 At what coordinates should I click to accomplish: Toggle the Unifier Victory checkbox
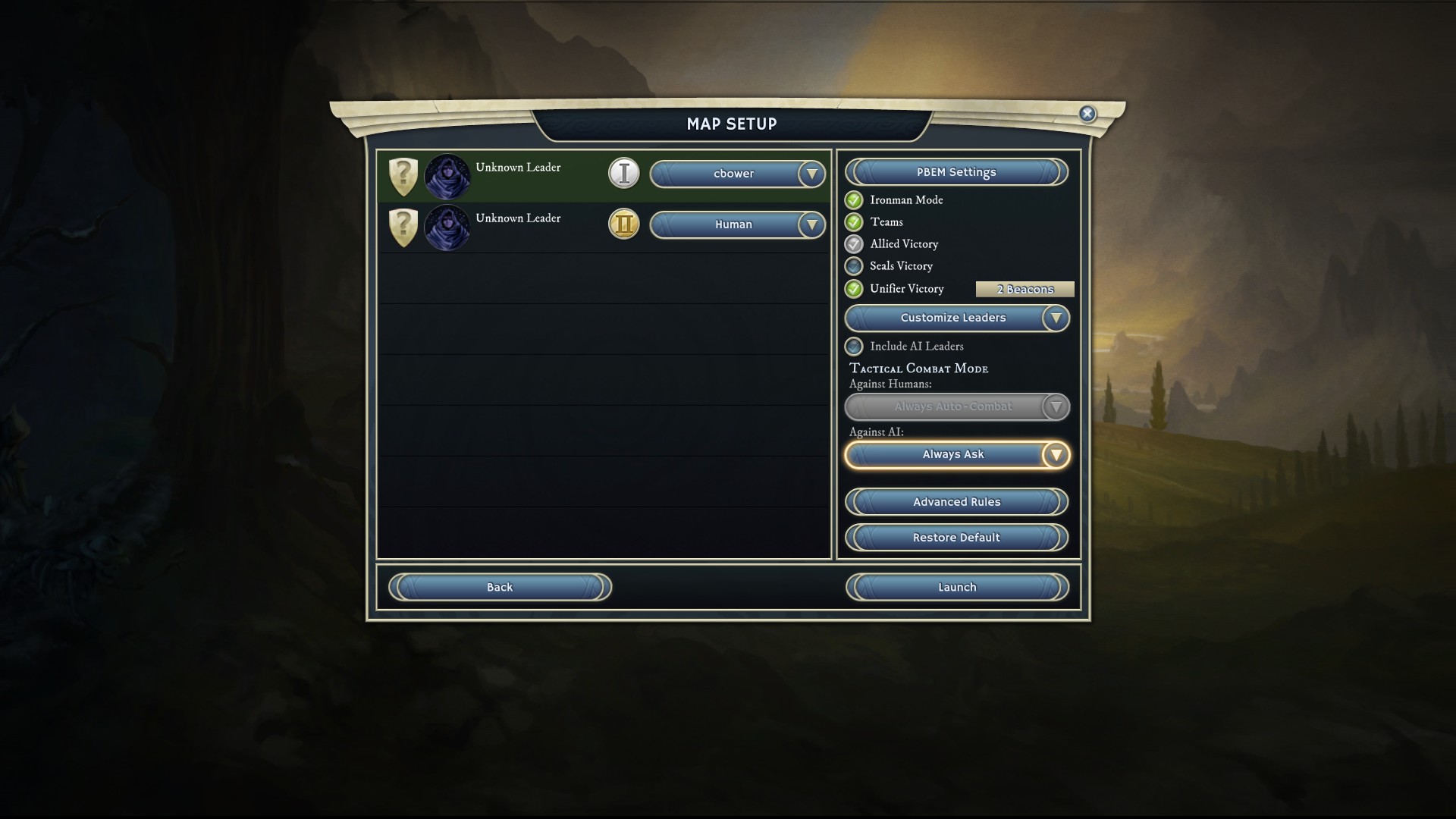click(854, 289)
